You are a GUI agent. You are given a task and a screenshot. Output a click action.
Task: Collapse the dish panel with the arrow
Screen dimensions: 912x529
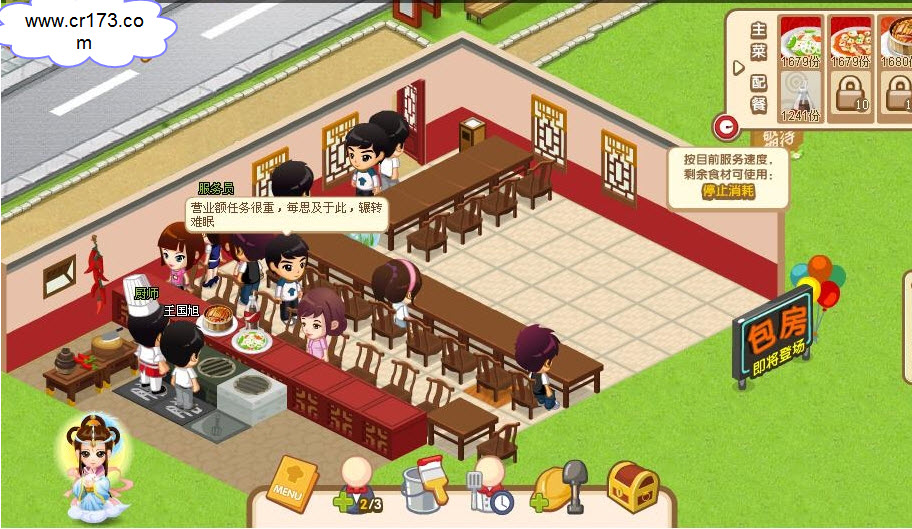pos(739,67)
